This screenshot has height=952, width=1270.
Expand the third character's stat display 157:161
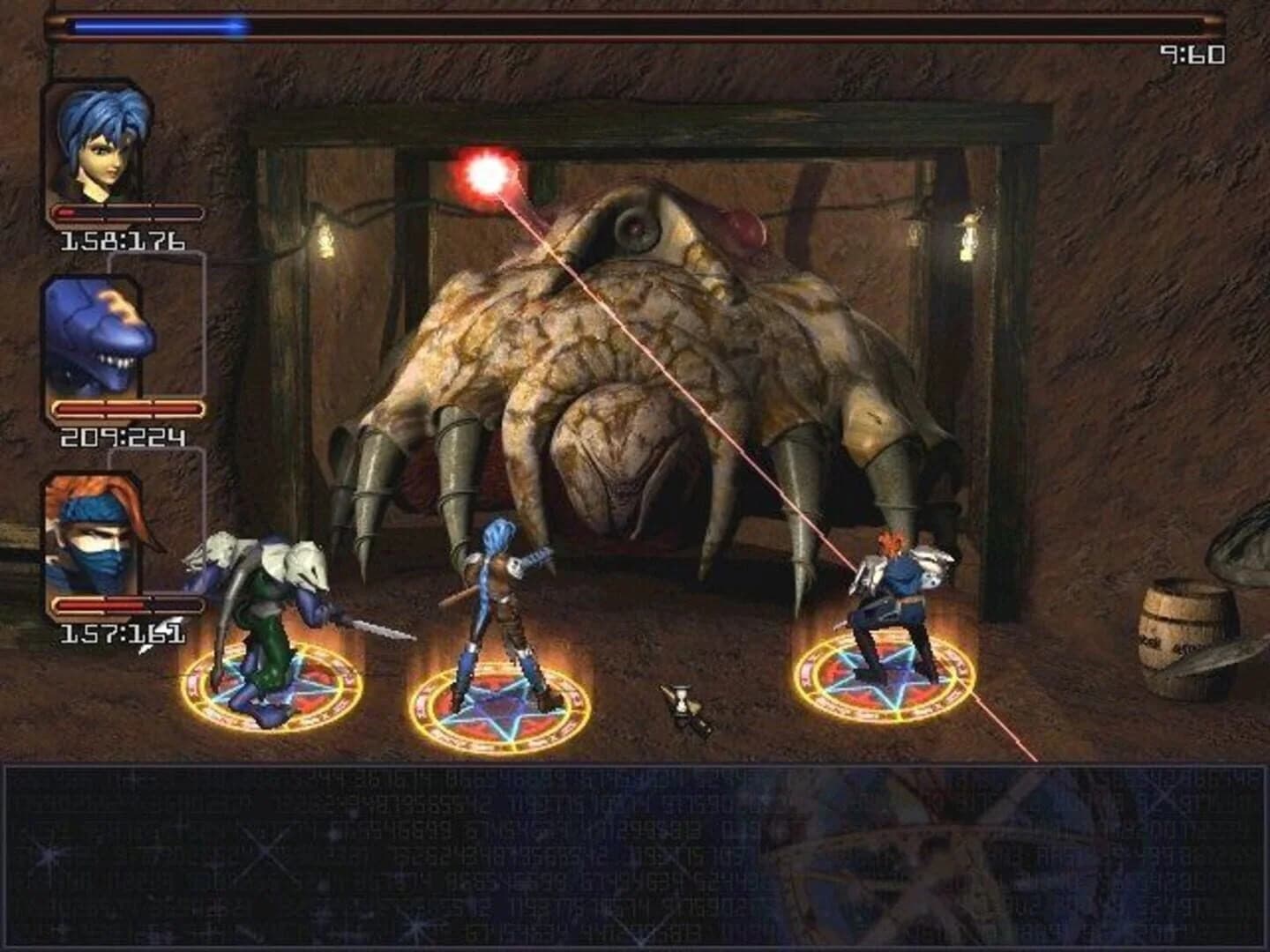[121, 633]
